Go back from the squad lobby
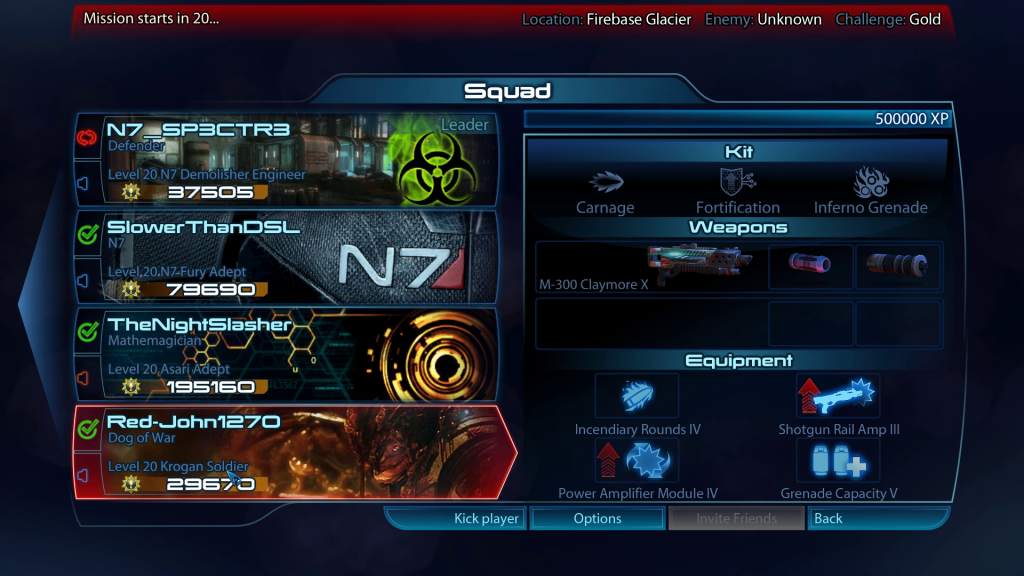1024x576 pixels. 876,518
